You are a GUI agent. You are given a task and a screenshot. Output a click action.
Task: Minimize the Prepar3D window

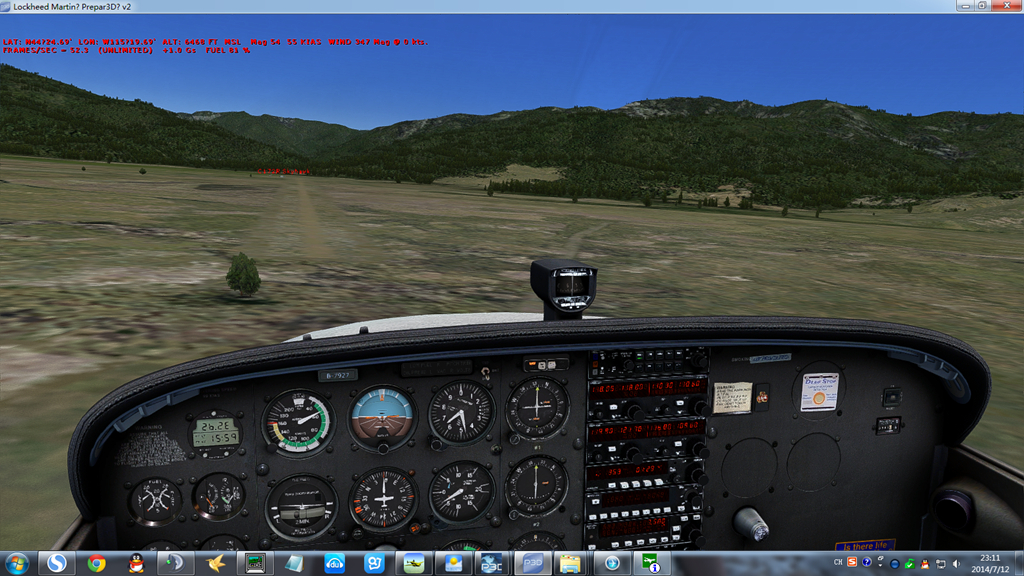[962, 6]
